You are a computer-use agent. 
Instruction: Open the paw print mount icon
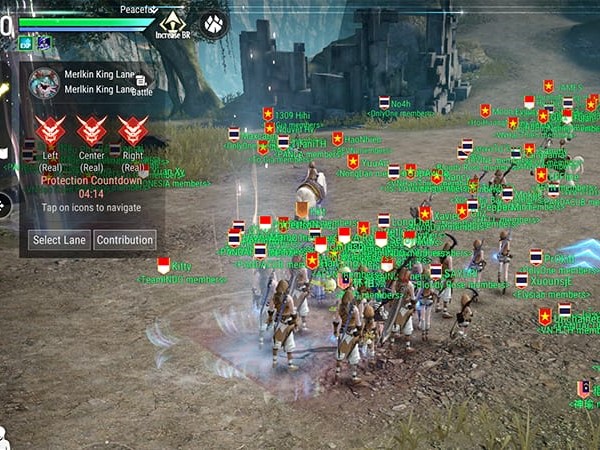(214, 22)
